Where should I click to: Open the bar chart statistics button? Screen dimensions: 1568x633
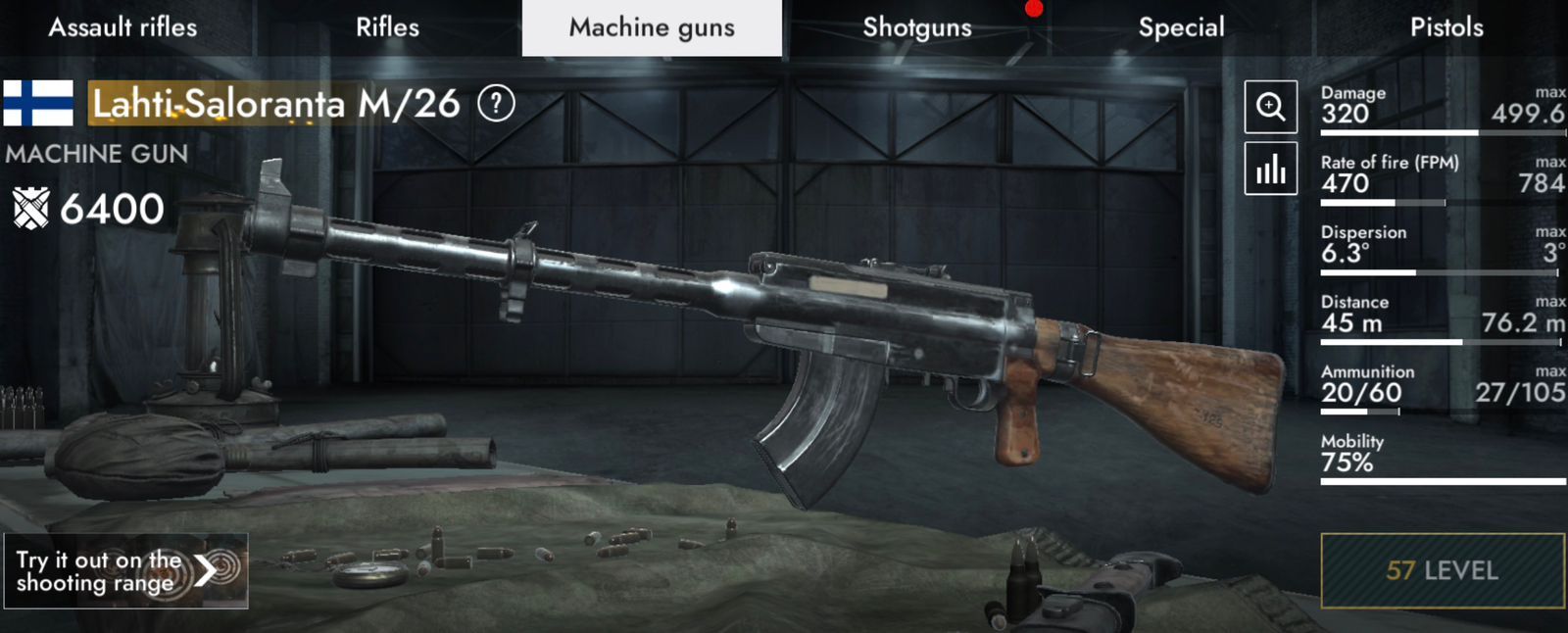pyautogui.click(x=1270, y=169)
